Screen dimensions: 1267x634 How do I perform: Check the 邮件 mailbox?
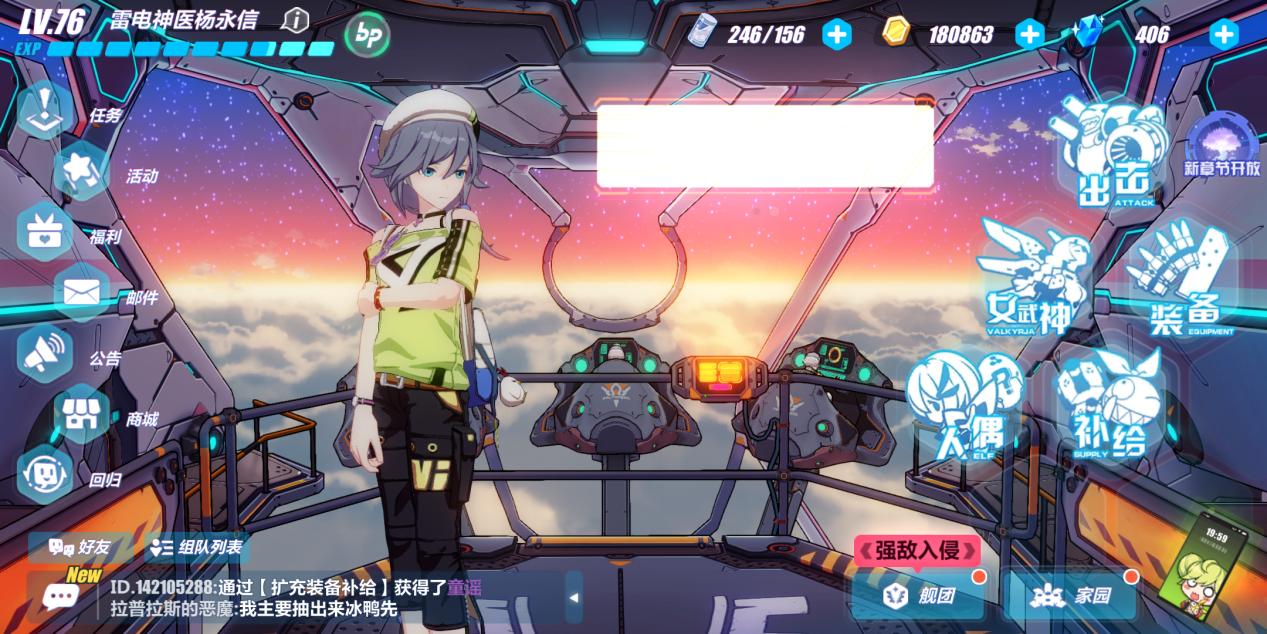(81, 294)
